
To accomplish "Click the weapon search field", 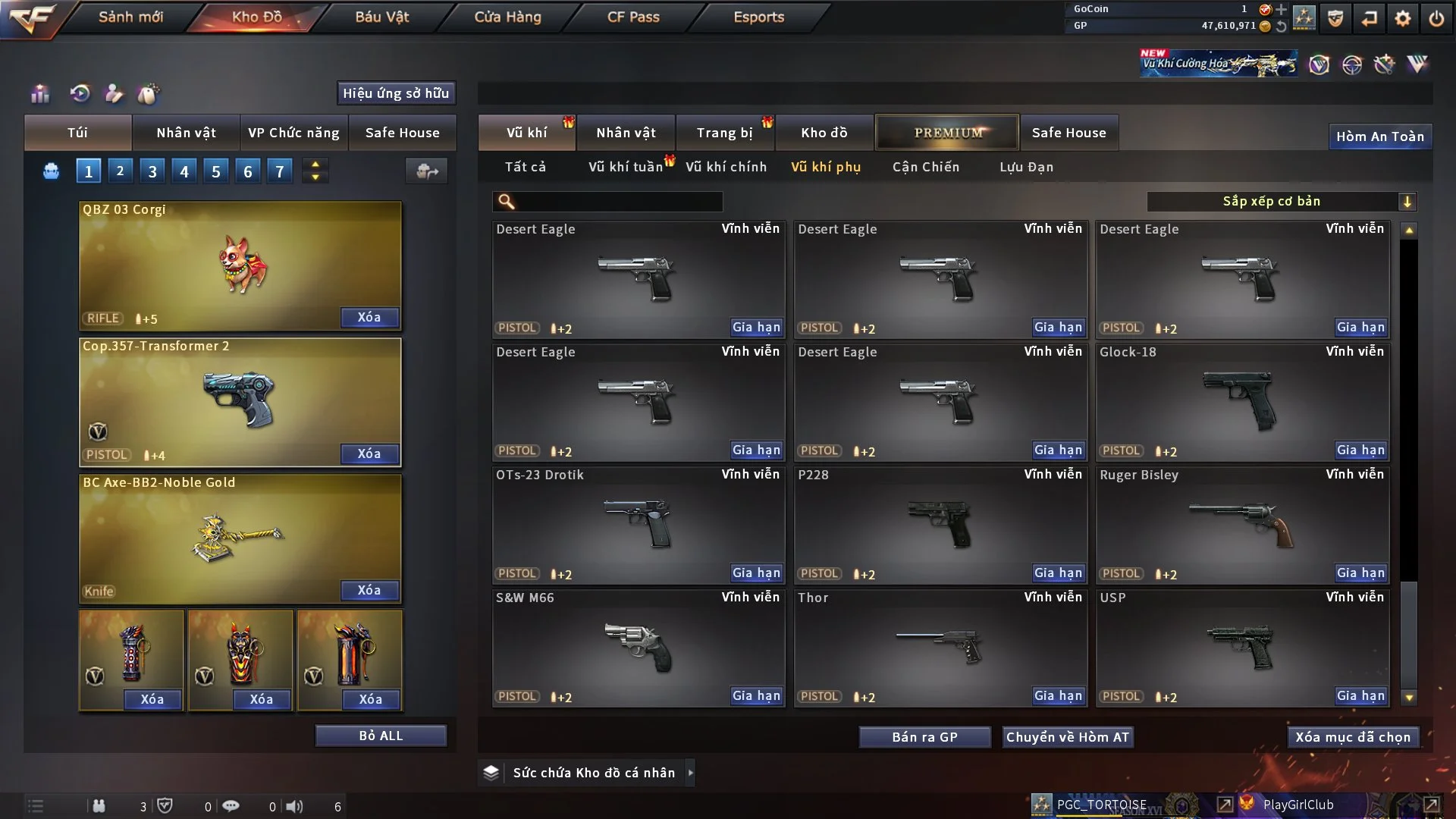I will click(618, 202).
